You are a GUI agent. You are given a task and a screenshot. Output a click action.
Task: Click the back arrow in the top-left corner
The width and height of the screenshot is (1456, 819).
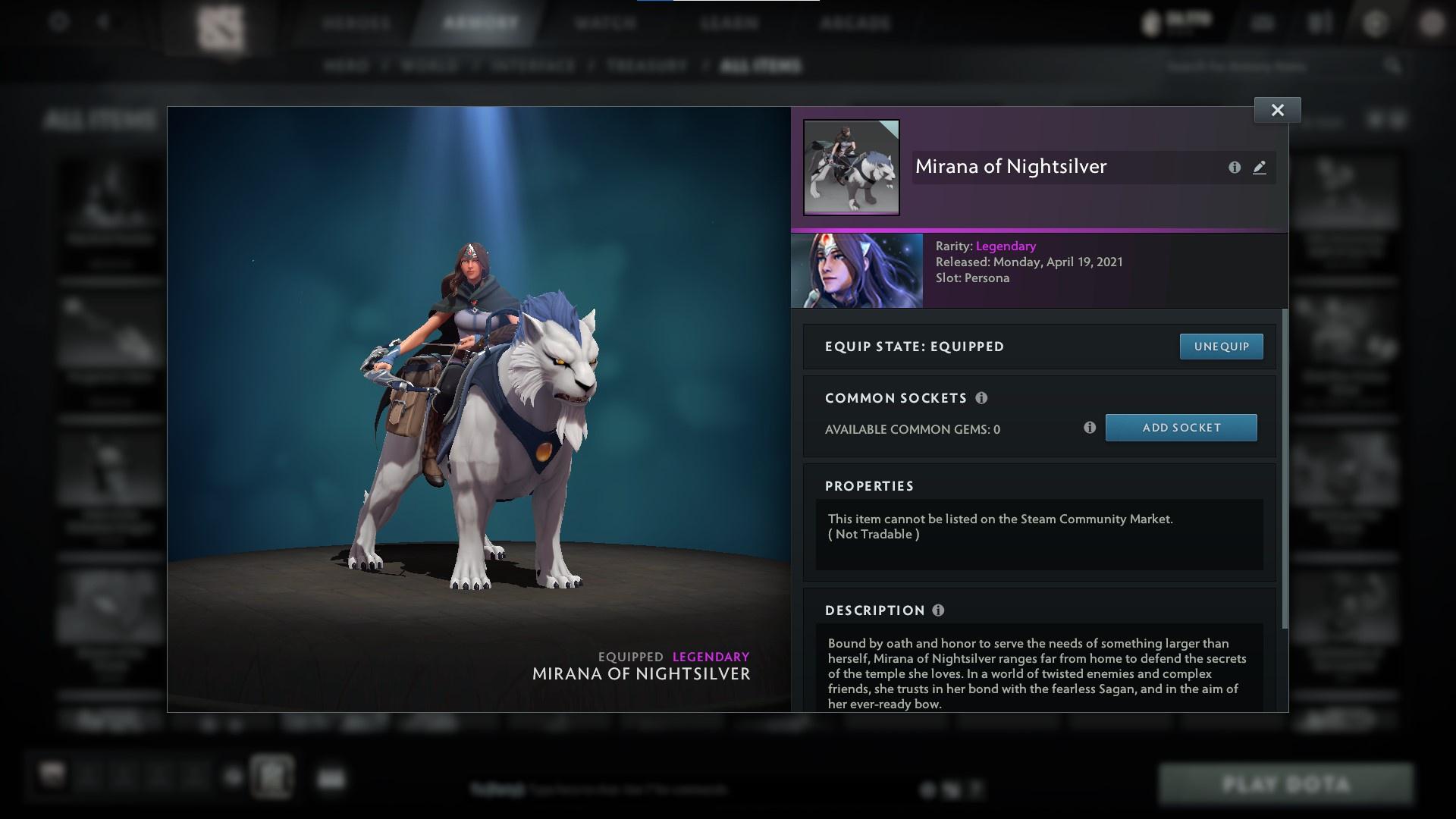103,21
